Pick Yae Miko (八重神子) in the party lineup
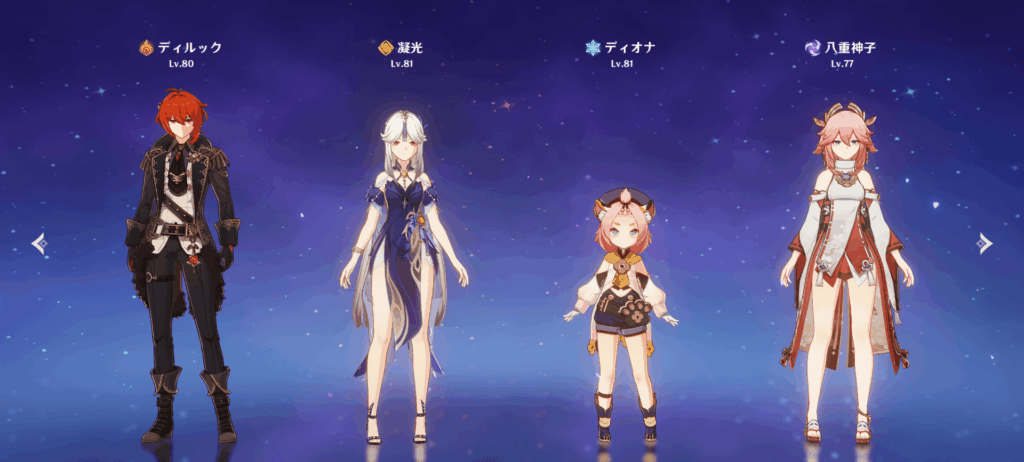Image resolution: width=1024 pixels, height=462 pixels. [x=845, y=270]
